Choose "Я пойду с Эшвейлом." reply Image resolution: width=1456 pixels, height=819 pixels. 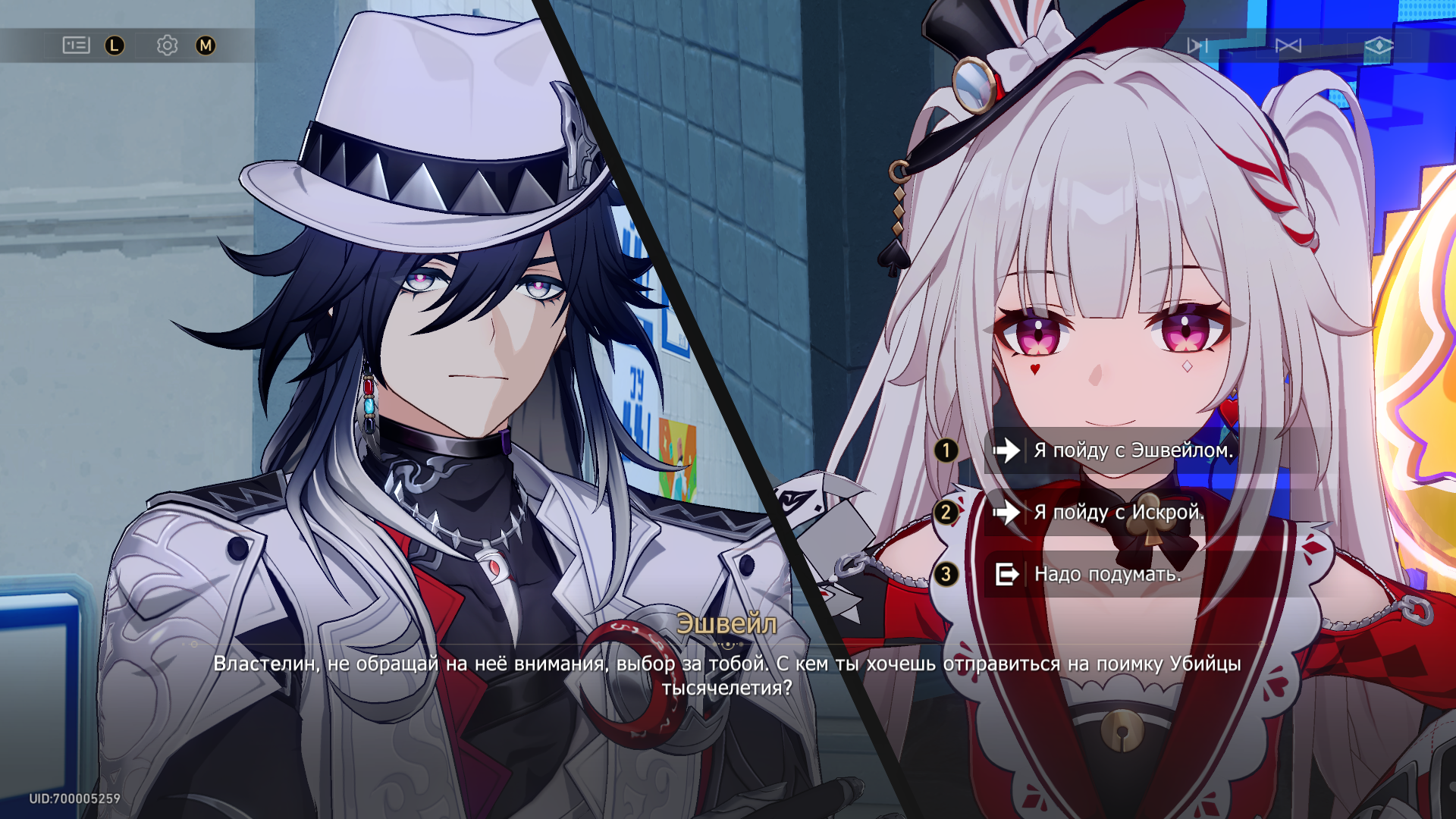pos(1133,450)
